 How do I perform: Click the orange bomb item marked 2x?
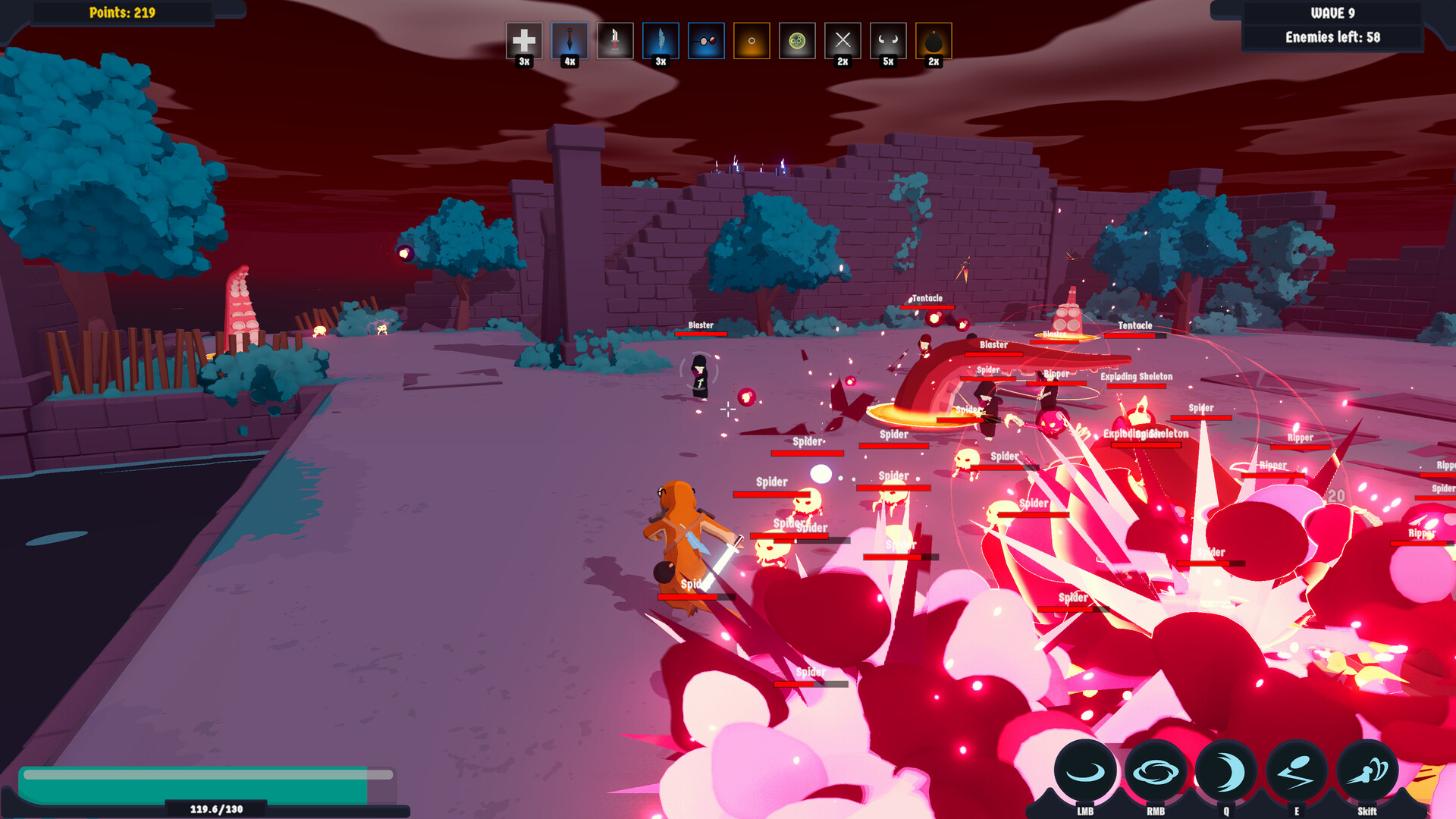click(x=932, y=42)
